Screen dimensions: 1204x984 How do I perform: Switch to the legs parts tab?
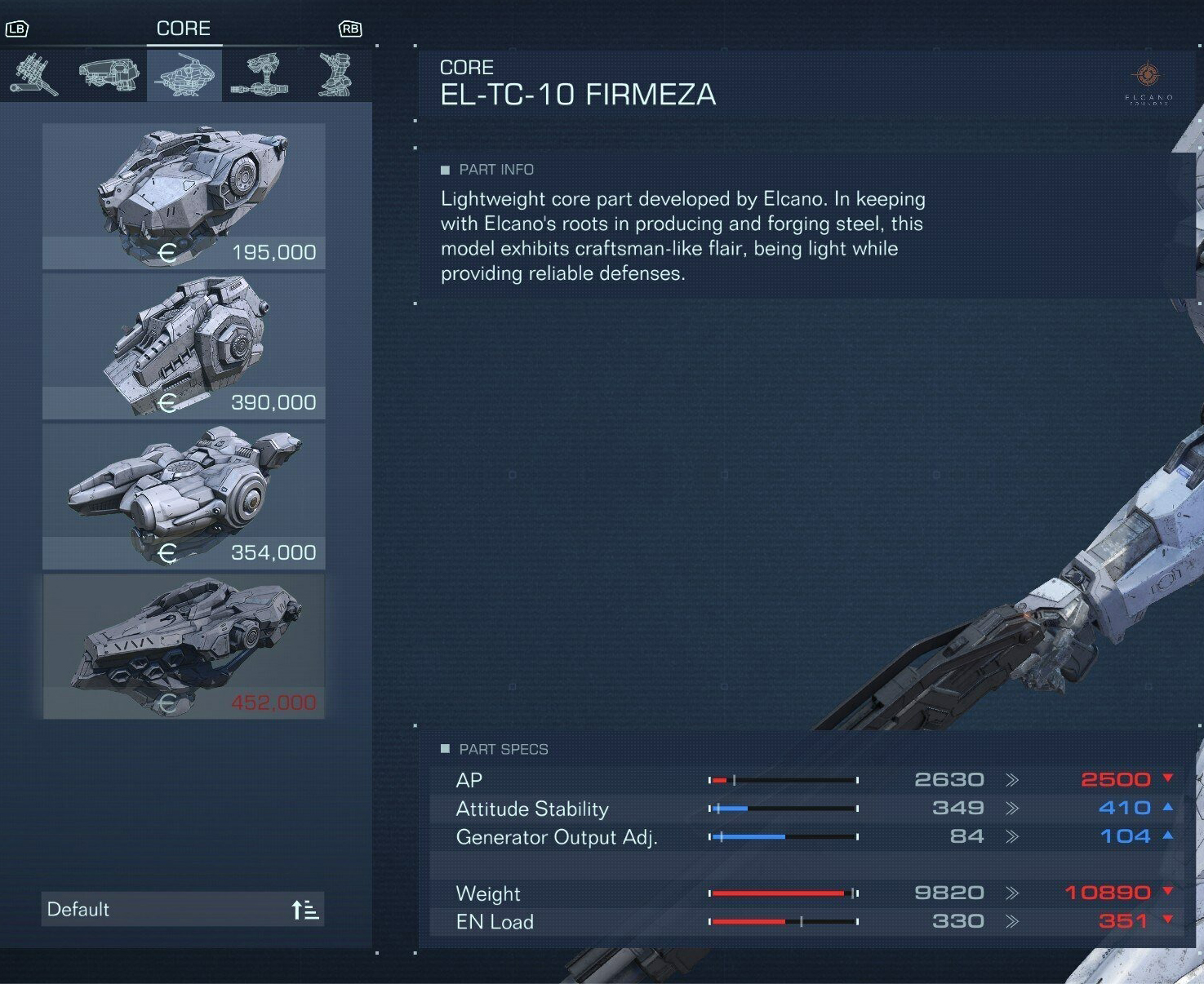click(x=335, y=75)
